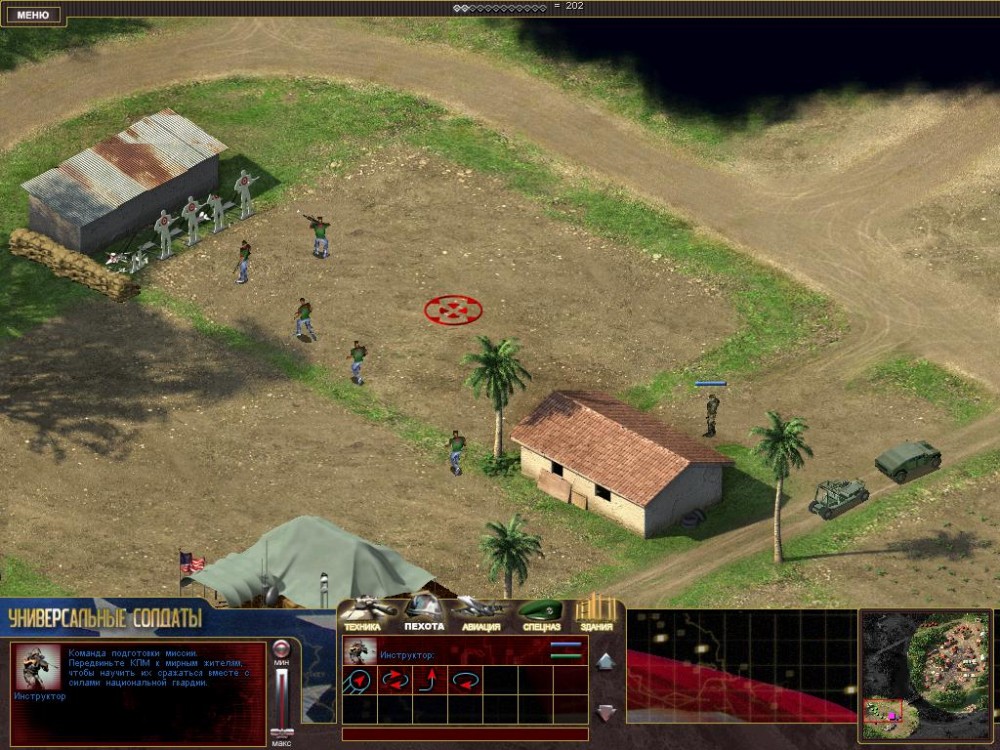Screen dimensions: 1000x750
Task: Choose the СПЕЦНАЗ tab
Action: [541, 612]
